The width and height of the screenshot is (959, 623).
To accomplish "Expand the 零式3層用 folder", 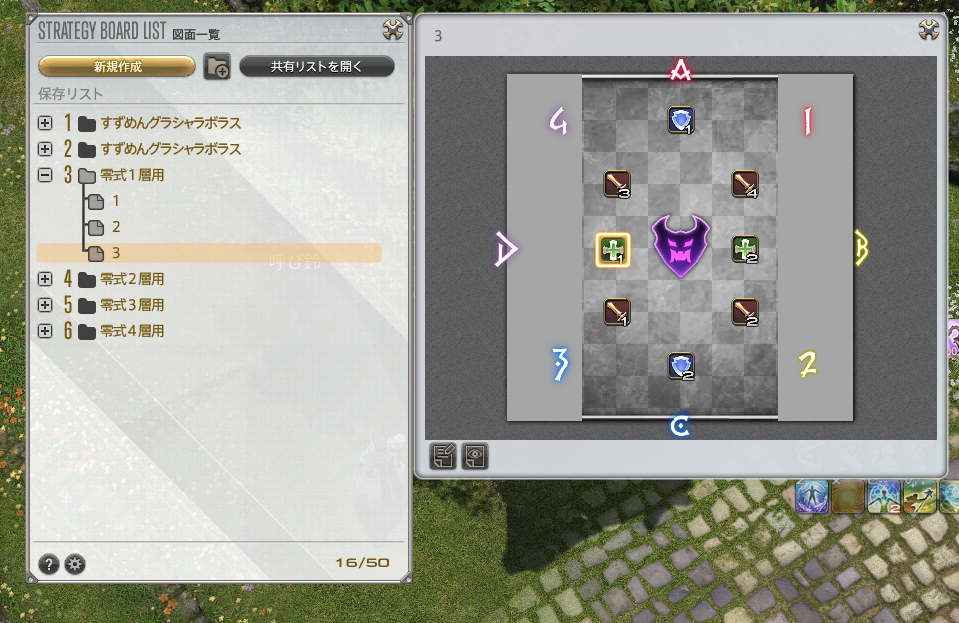I will pos(44,305).
